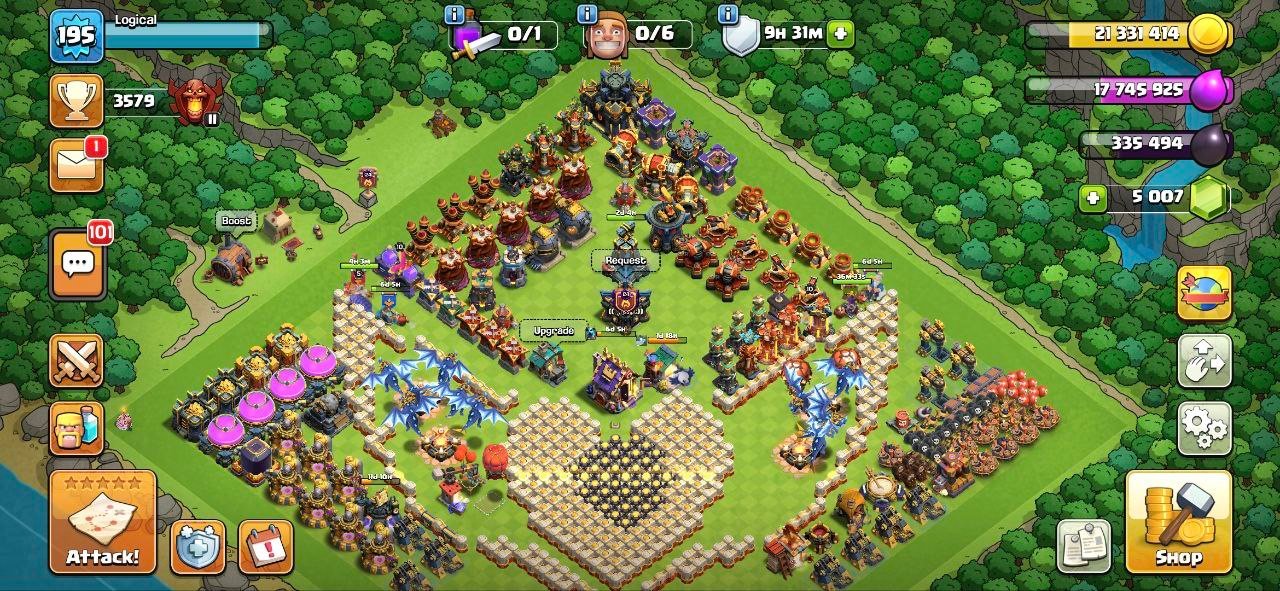Tap the Attack! map button
The width and height of the screenshot is (1280, 591).
[x=103, y=522]
